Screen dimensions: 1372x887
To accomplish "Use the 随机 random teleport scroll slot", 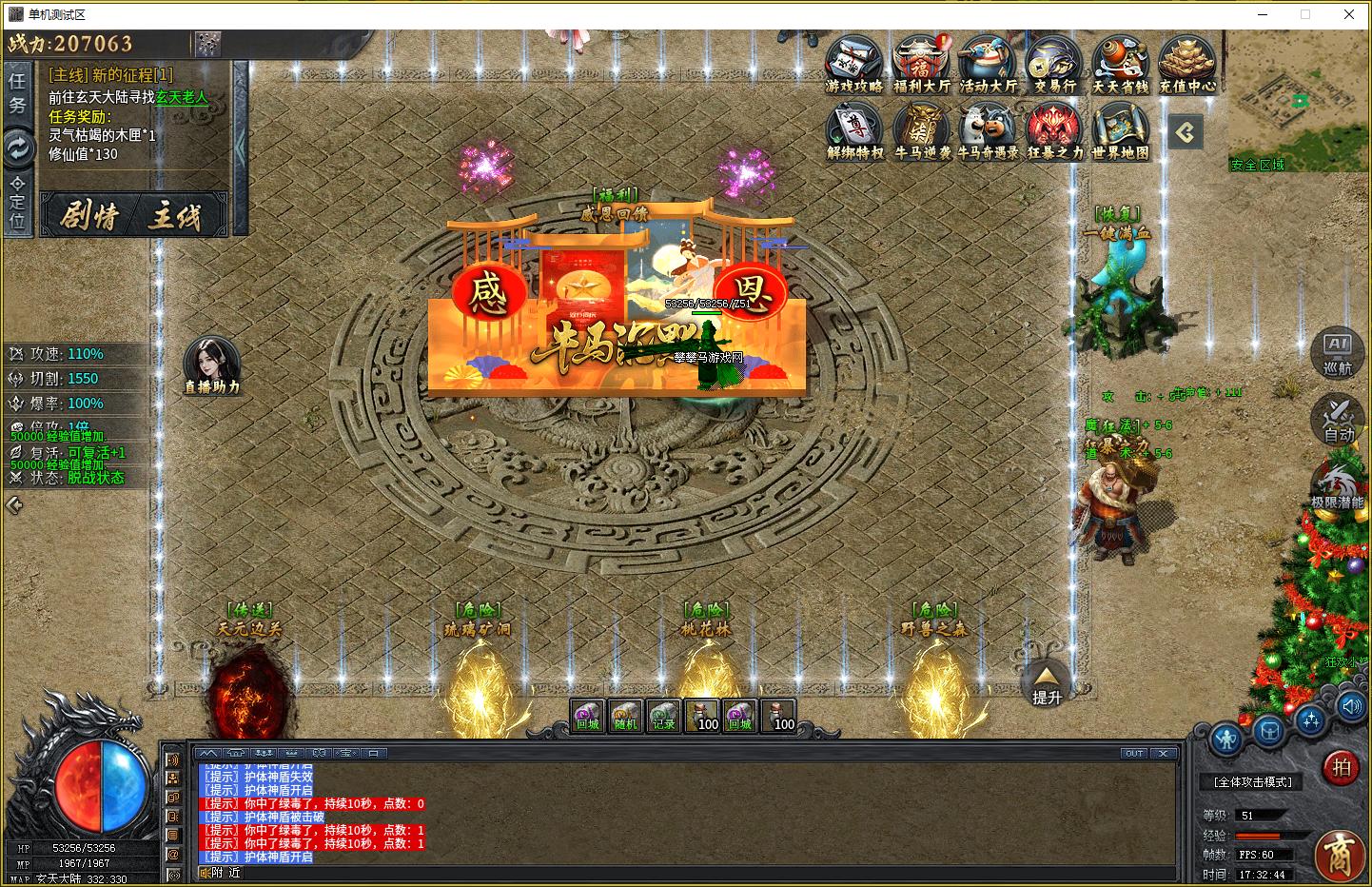I will (625, 715).
